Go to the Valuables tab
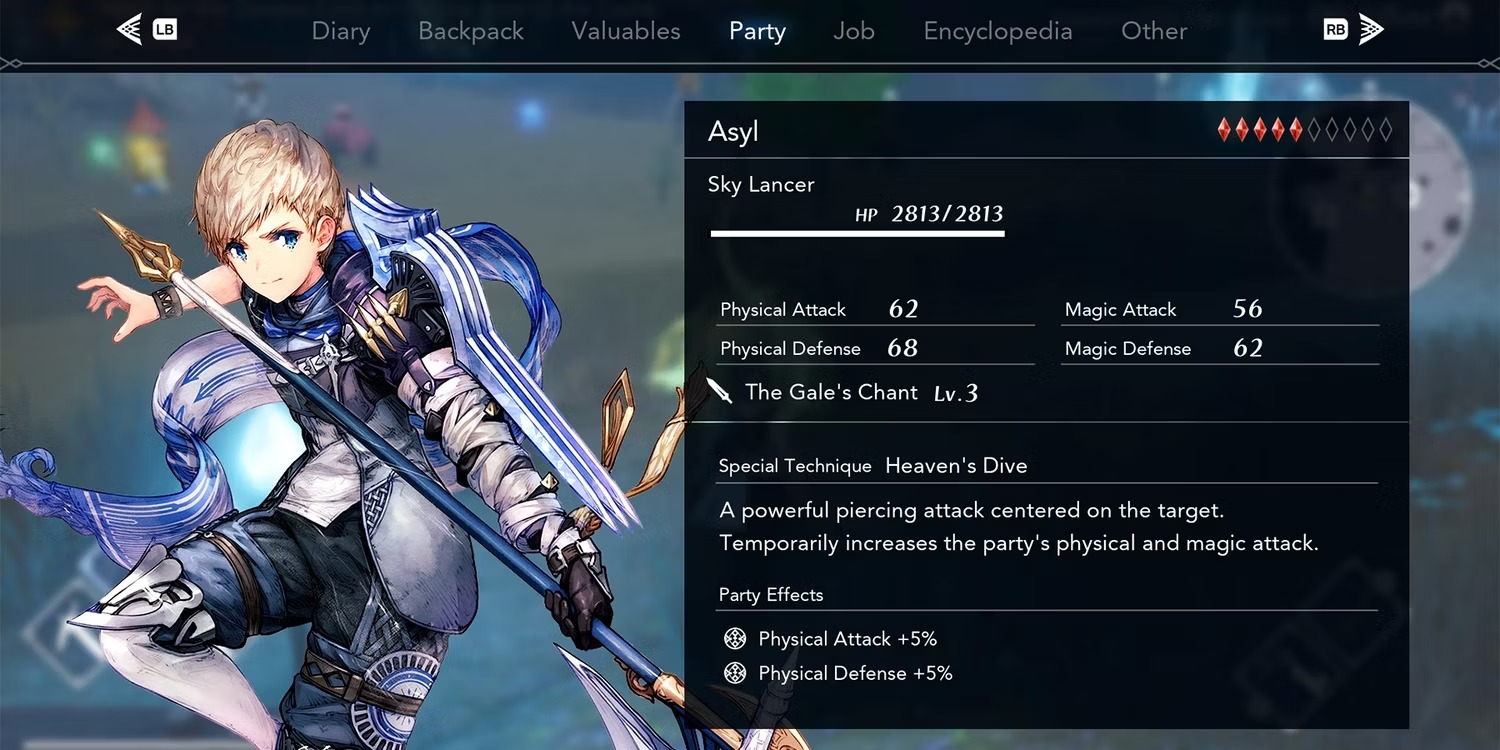This screenshot has height=750, width=1500. pyautogui.click(x=626, y=31)
